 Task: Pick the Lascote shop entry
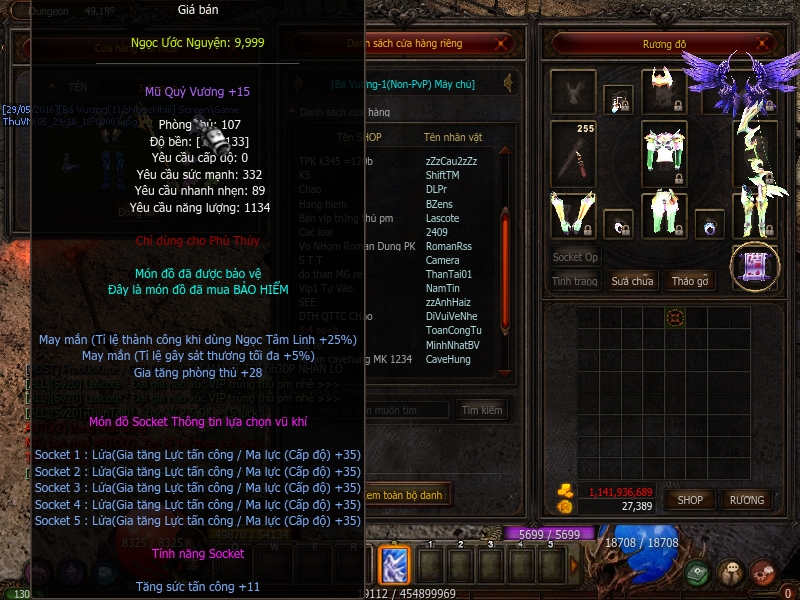[443, 218]
